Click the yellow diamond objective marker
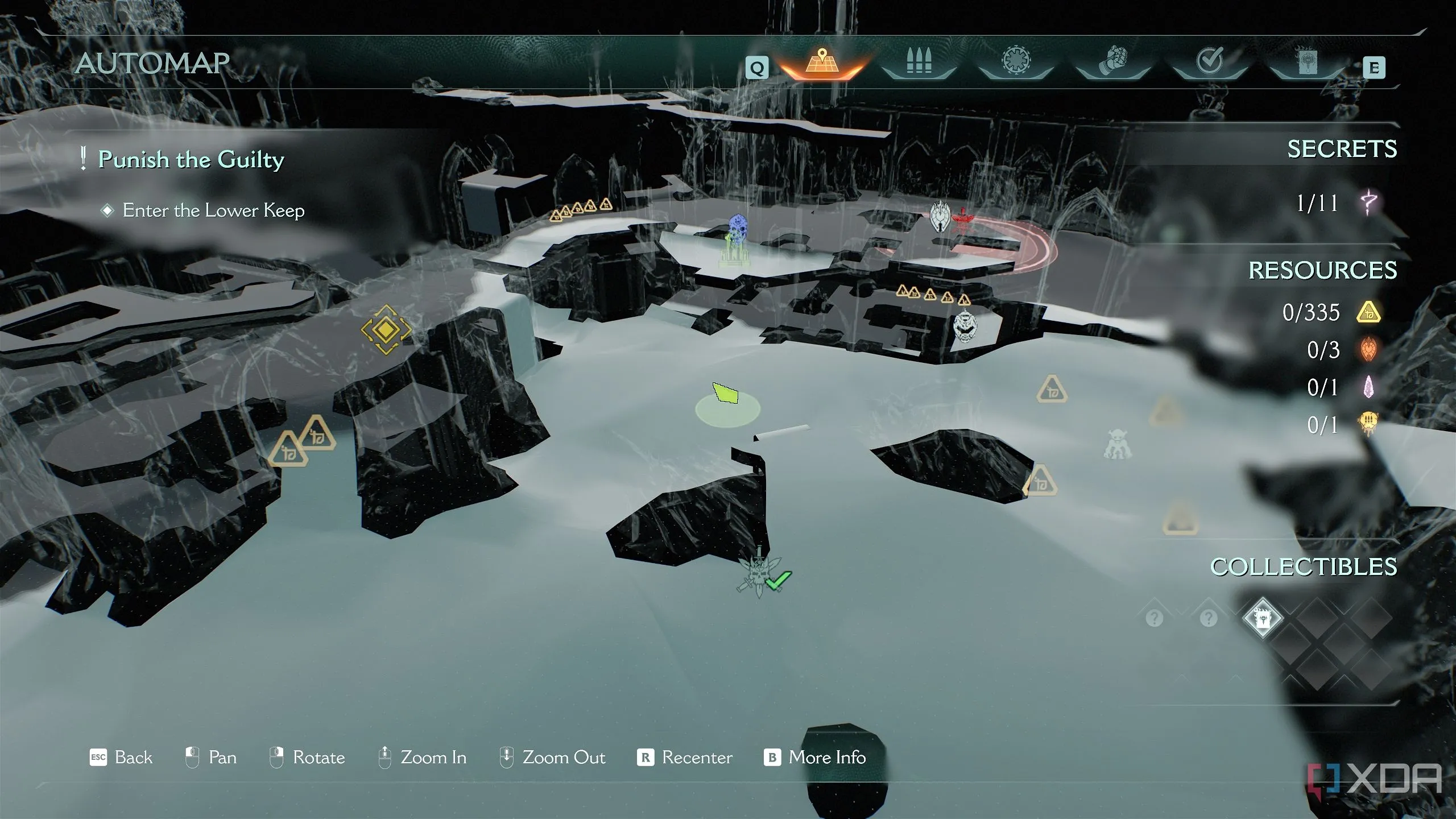This screenshot has width=1456, height=819. [386, 329]
